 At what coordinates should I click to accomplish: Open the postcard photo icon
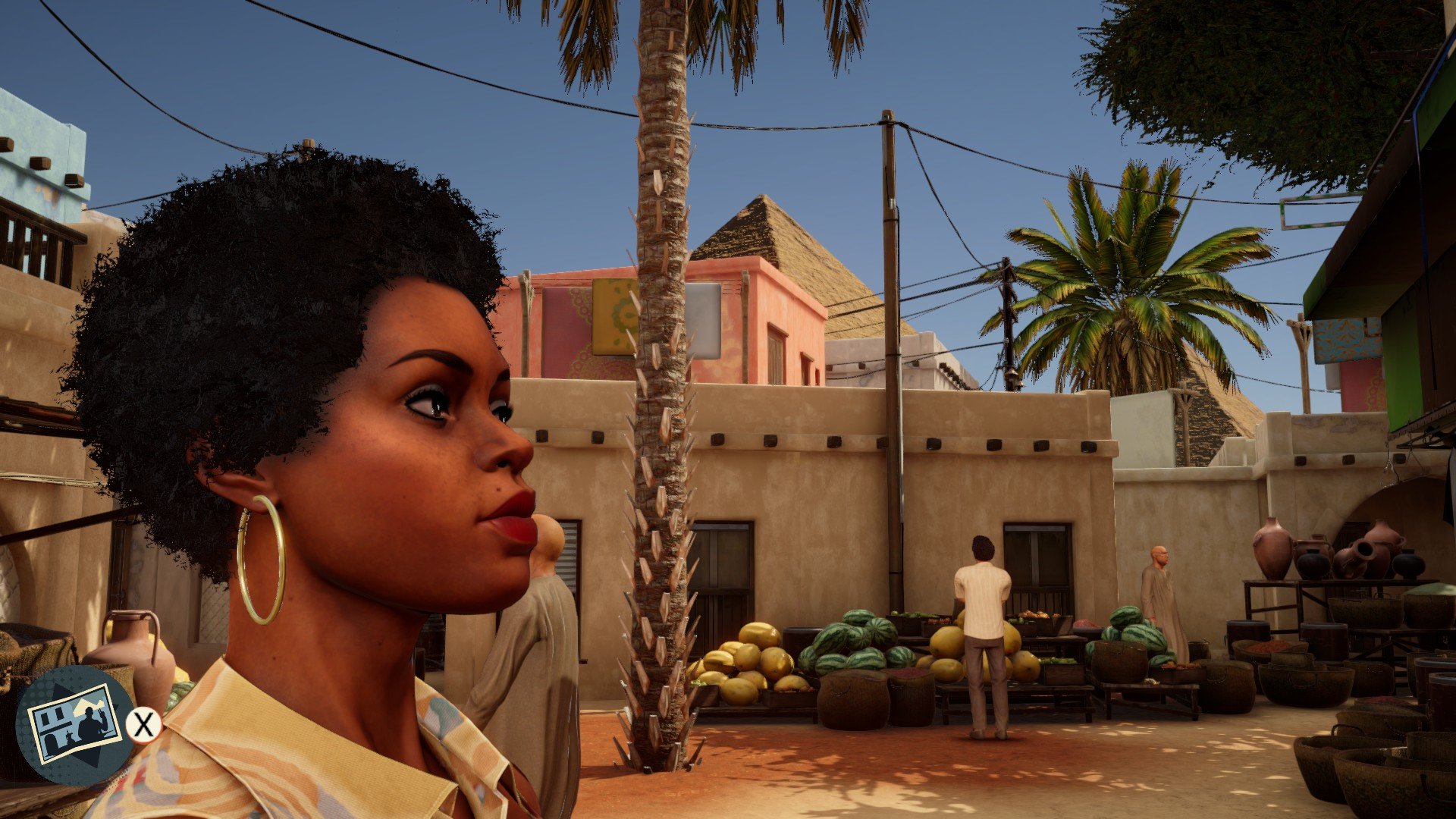[x=74, y=724]
